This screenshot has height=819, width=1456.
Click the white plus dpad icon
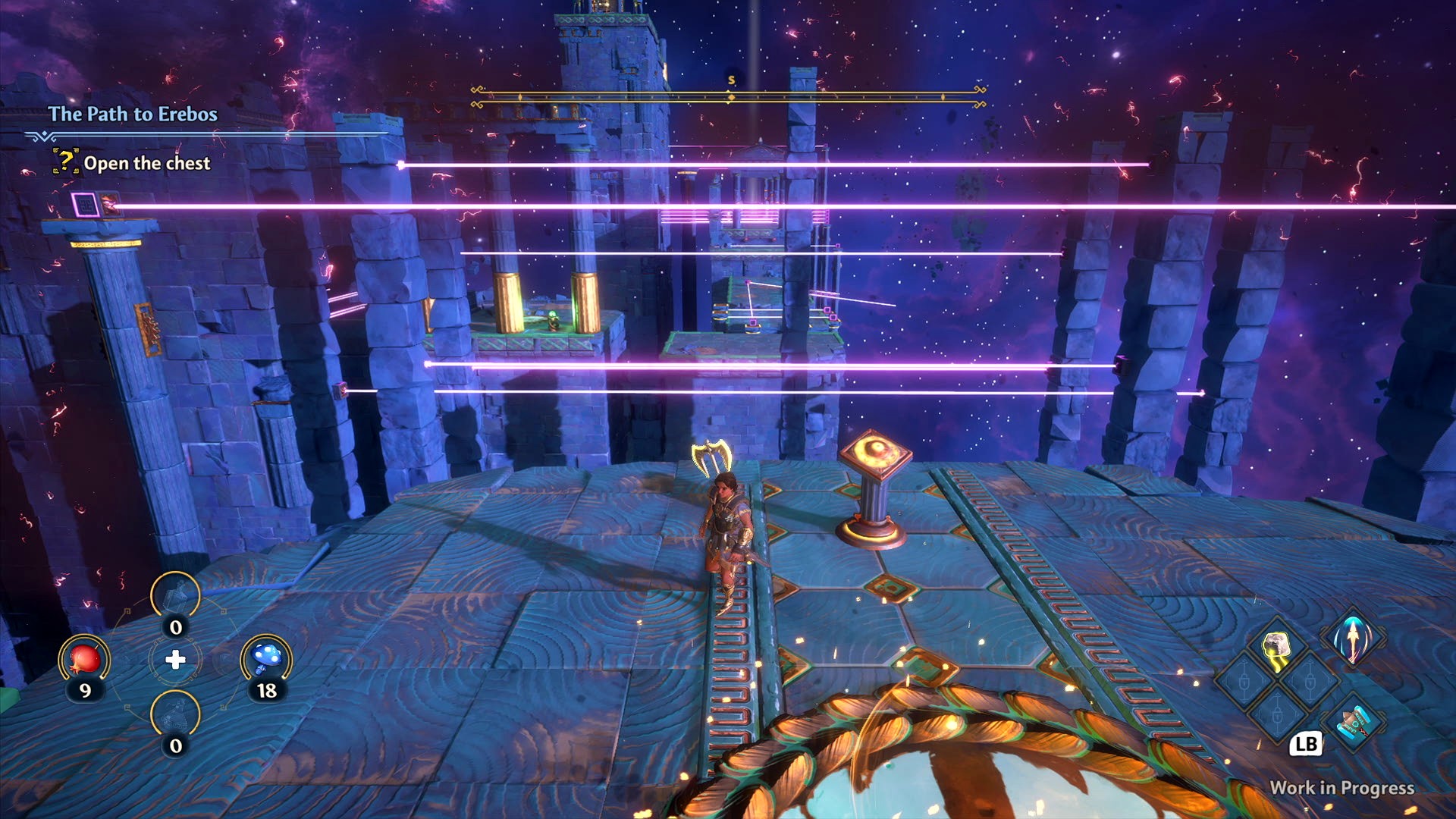(x=175, y=660)
